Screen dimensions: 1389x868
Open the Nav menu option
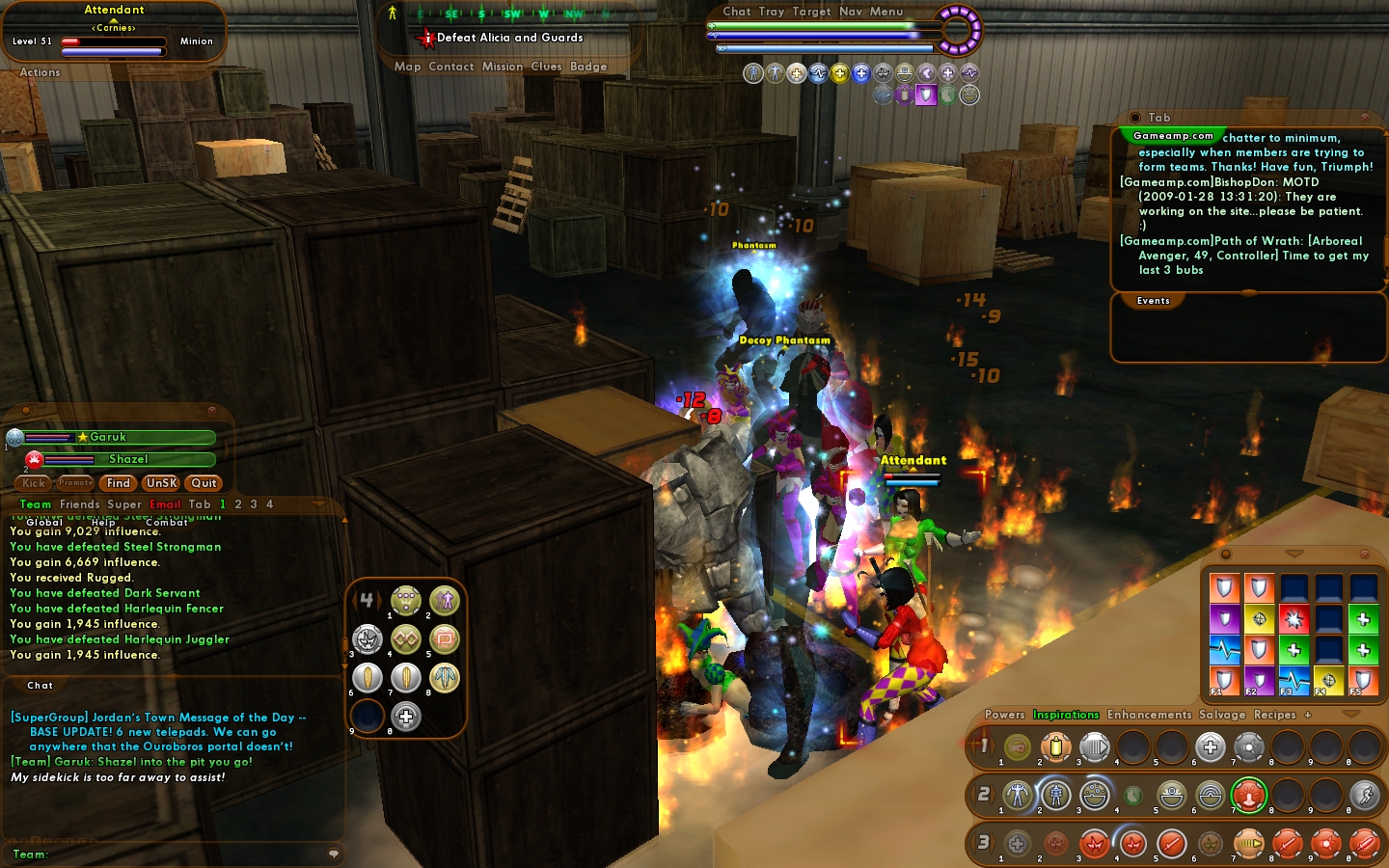tap(851, 12)
